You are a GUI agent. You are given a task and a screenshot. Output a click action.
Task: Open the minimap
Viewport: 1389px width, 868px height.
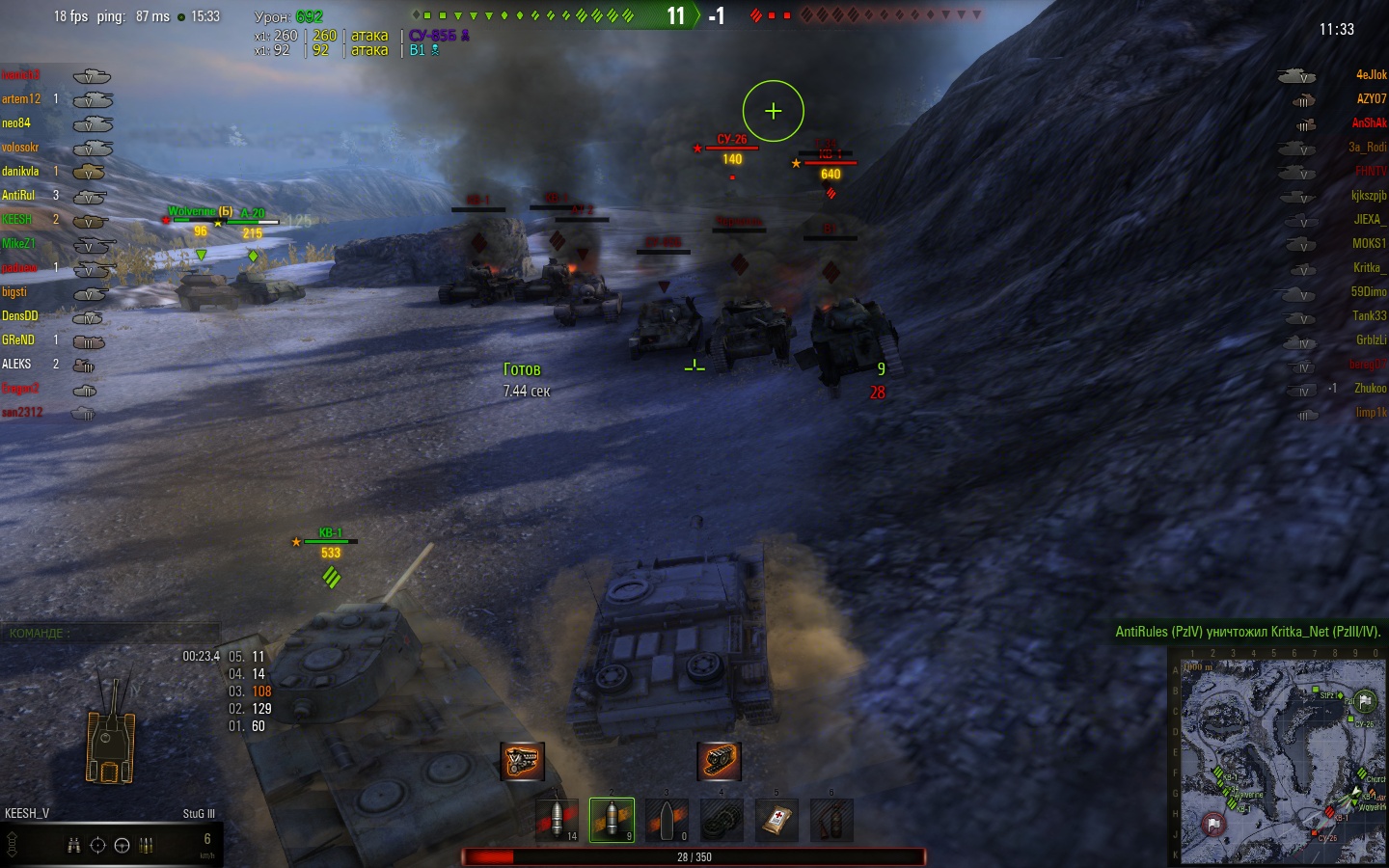[1277, 756]
